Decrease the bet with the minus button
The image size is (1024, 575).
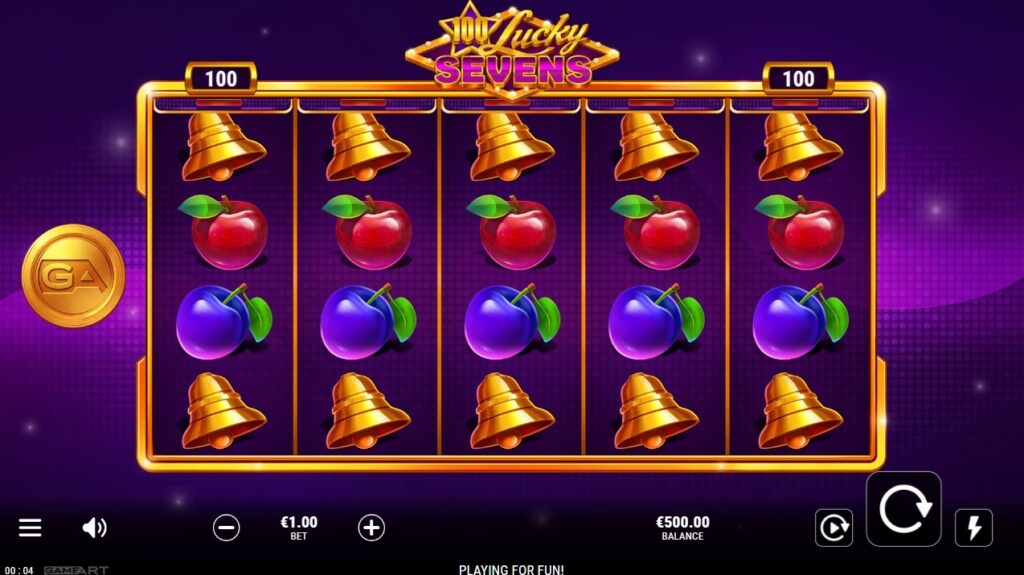[x=227, y=527]
